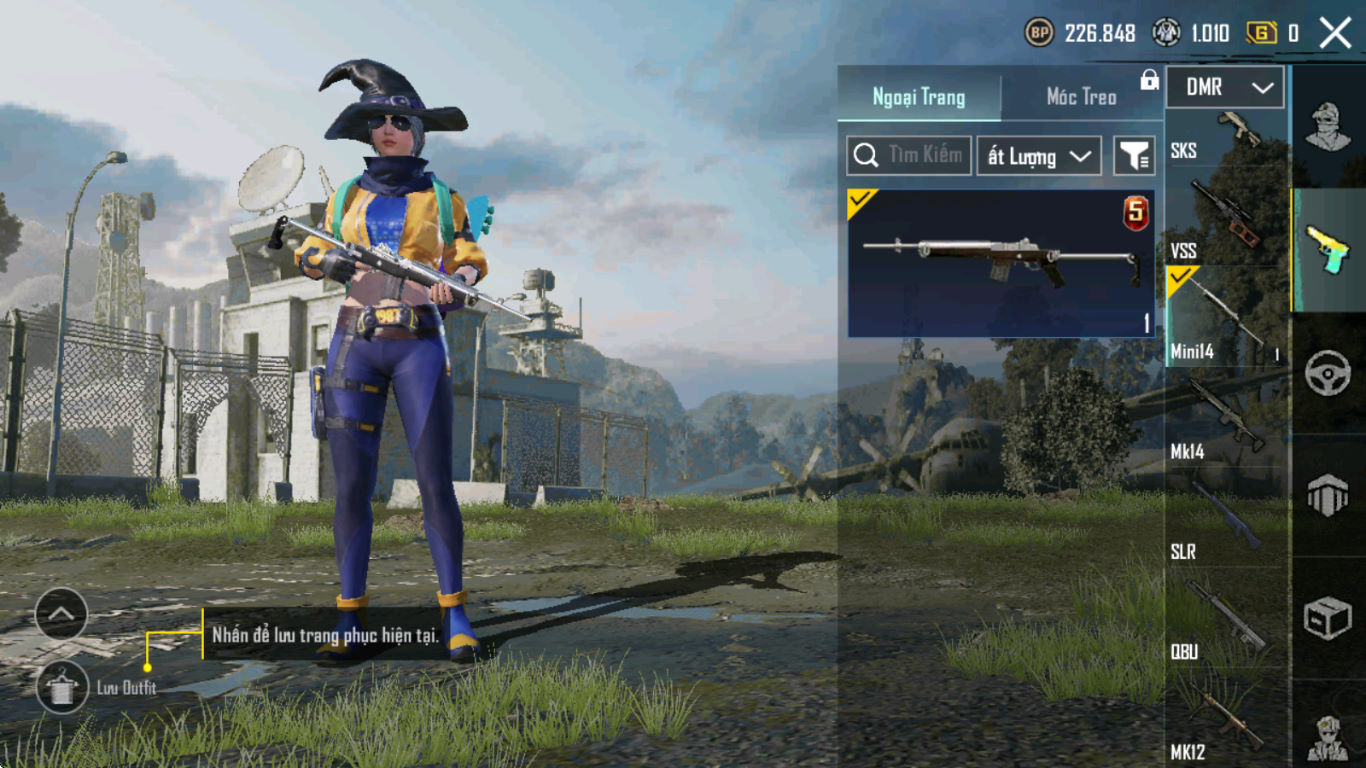Open the steering wheel vehicle category

pyautogui.click(x=1328, y=375)
